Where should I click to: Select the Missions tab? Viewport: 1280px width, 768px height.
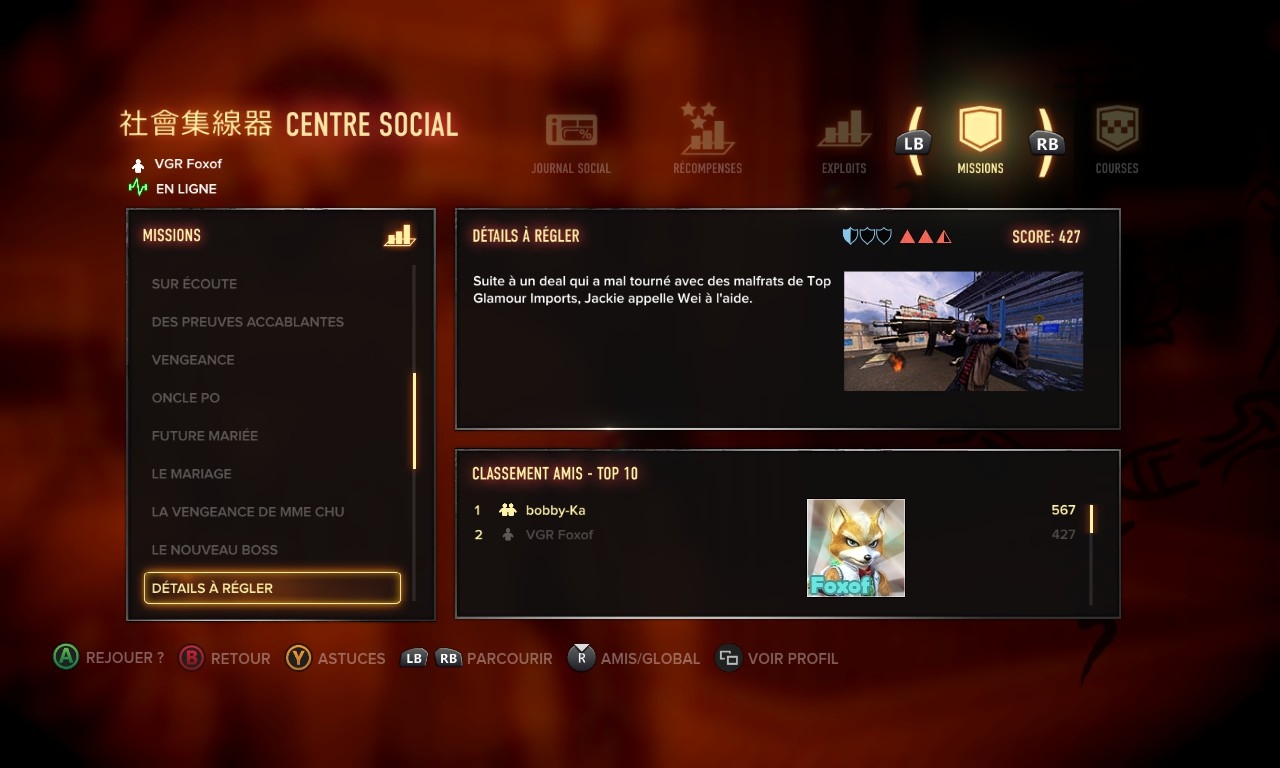[980, 141]
